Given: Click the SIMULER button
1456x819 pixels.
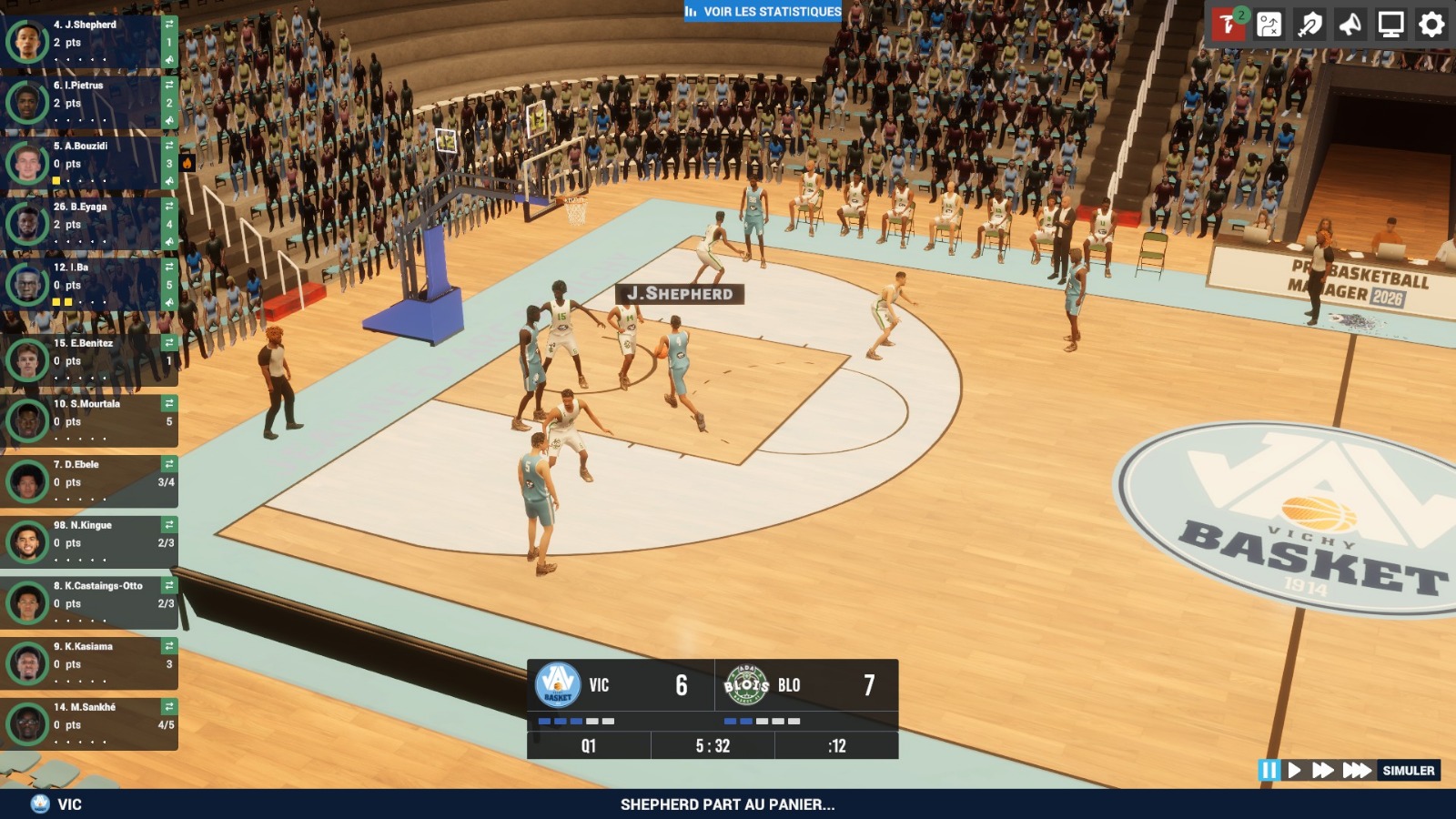Looking at the screenshot, I should pos(1408,771).
